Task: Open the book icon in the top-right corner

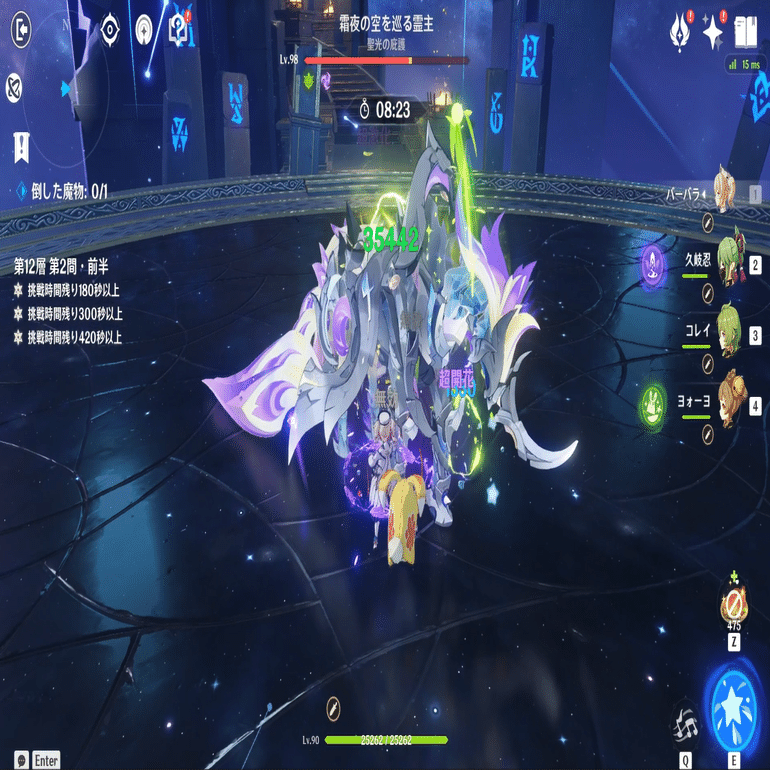Action: (745, 31)
